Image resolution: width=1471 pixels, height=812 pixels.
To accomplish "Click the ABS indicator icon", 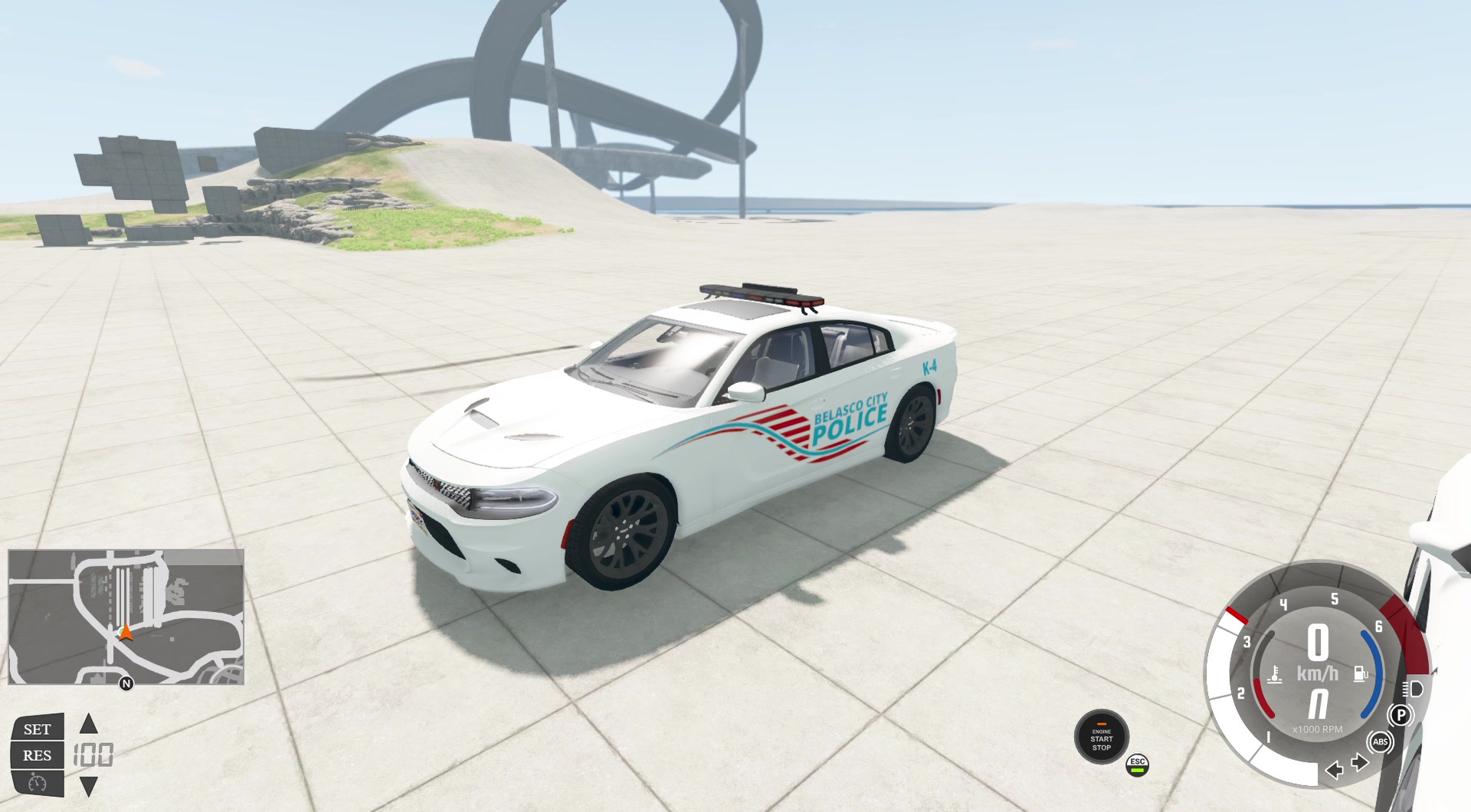I will (1380, 742).
